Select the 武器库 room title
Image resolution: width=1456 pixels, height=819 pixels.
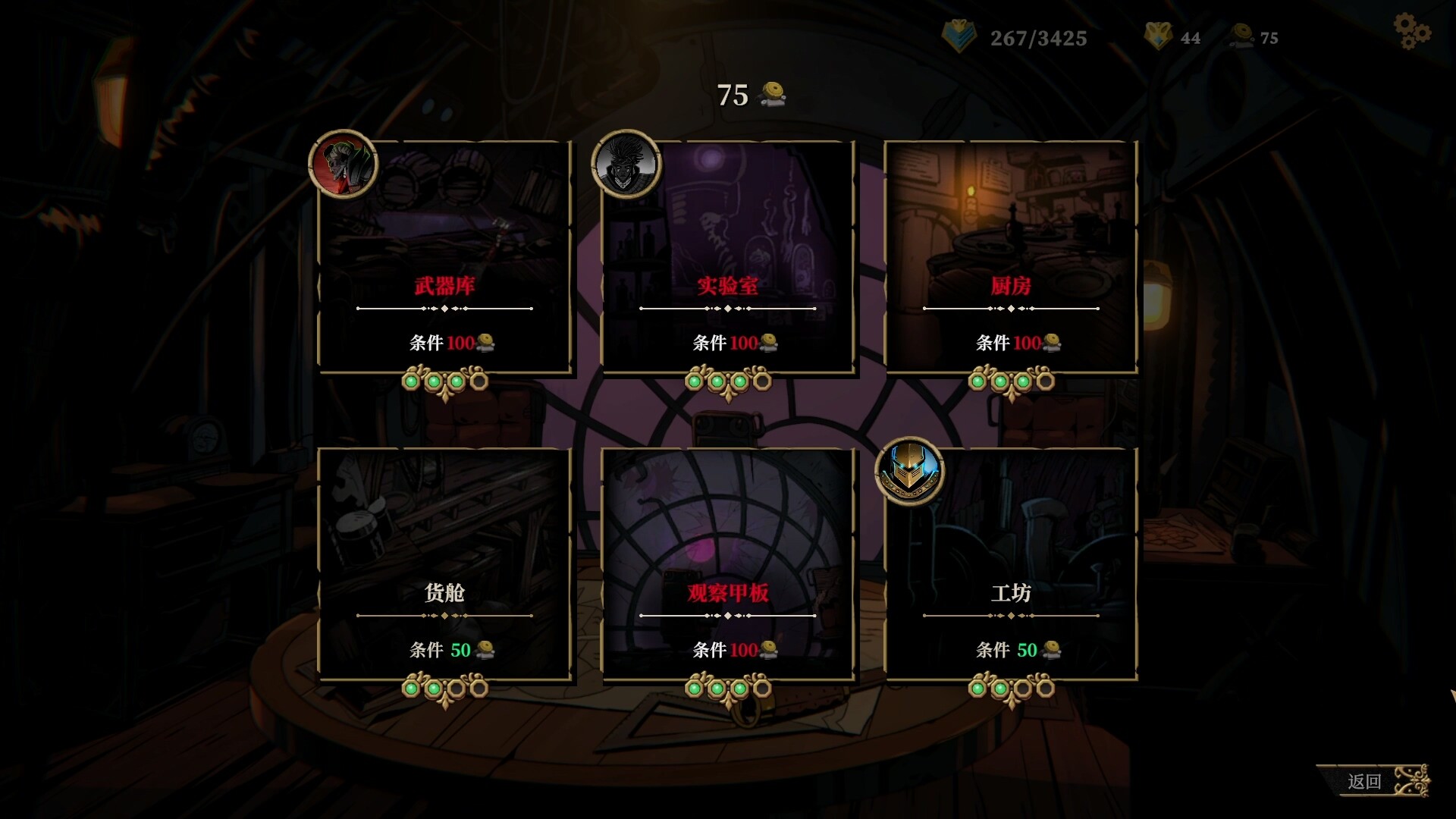coord(444,287)
